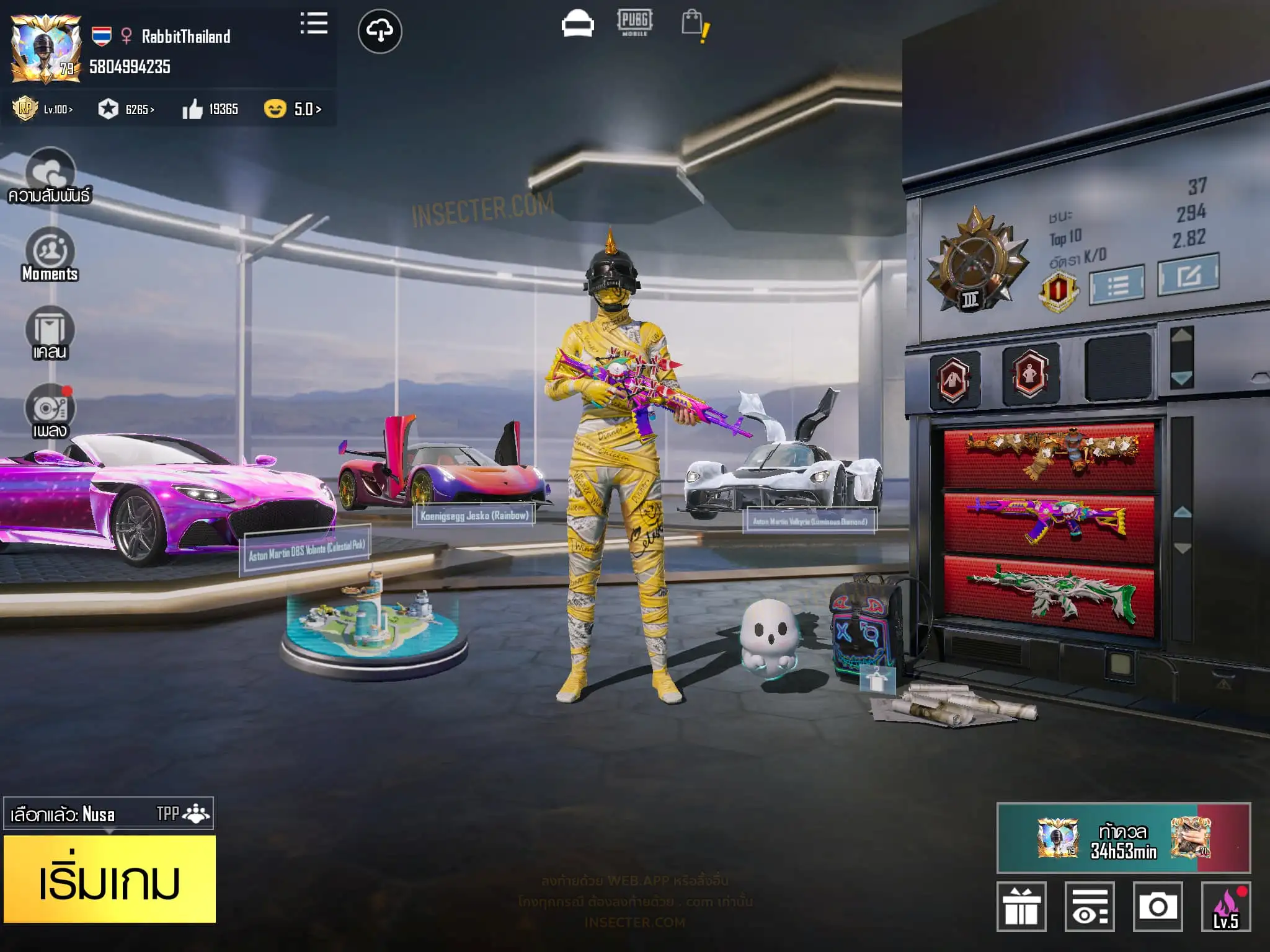Open the three-line list menu
The height and width of the screenshot is (952, 1270).
[x=314, y=24]
